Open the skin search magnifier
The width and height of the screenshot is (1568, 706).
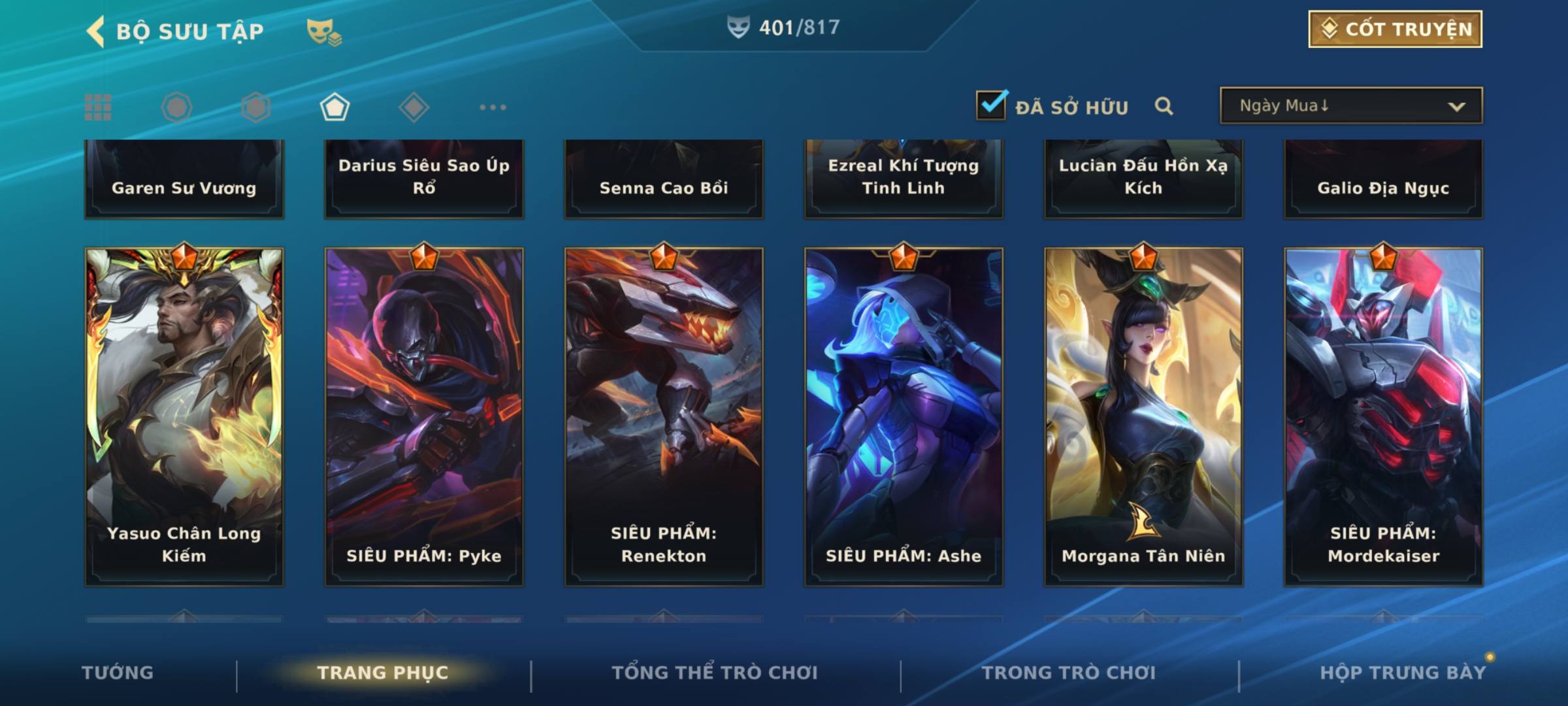1164,106
